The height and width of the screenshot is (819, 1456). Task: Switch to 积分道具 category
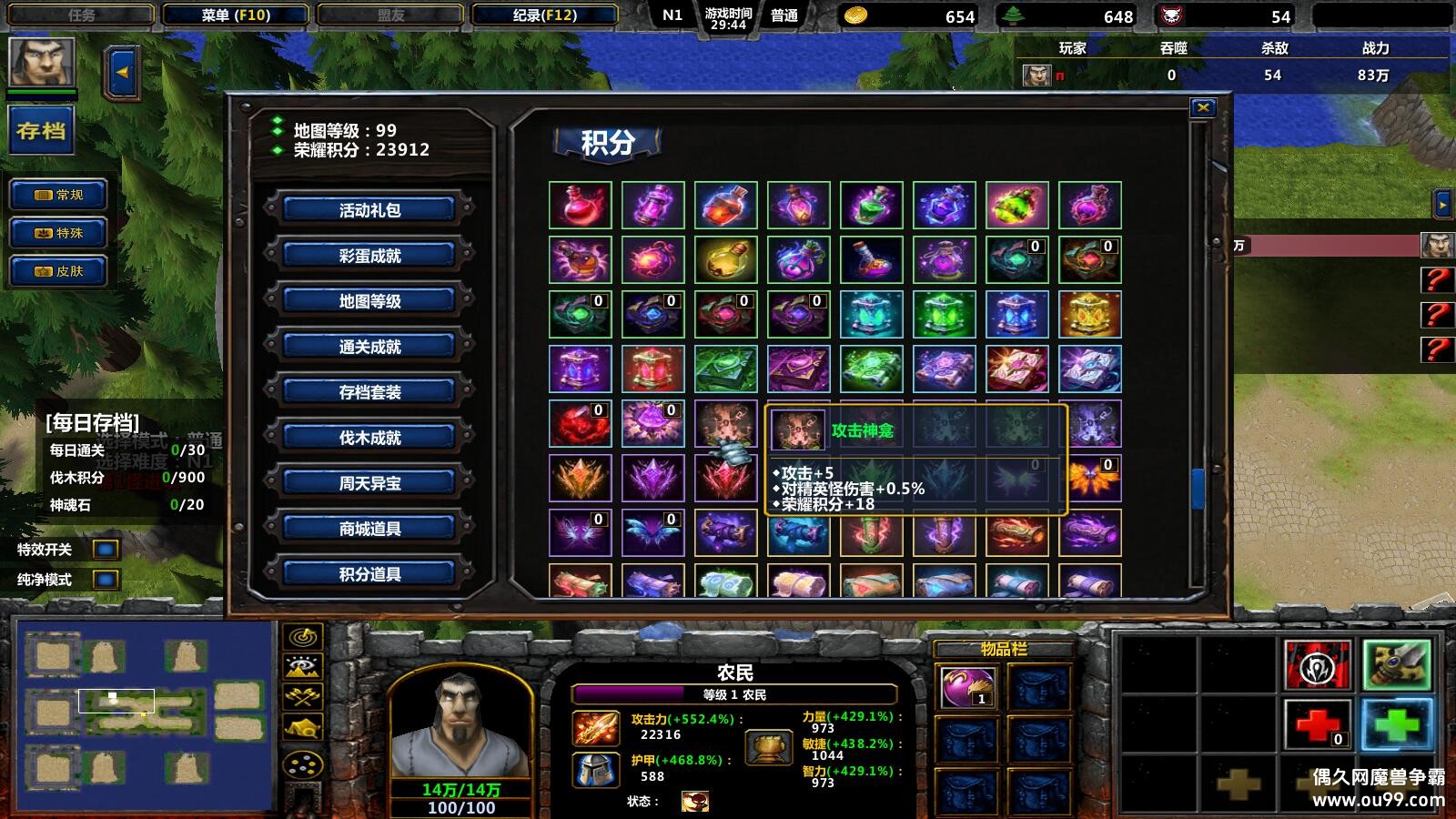click(369, 574)
